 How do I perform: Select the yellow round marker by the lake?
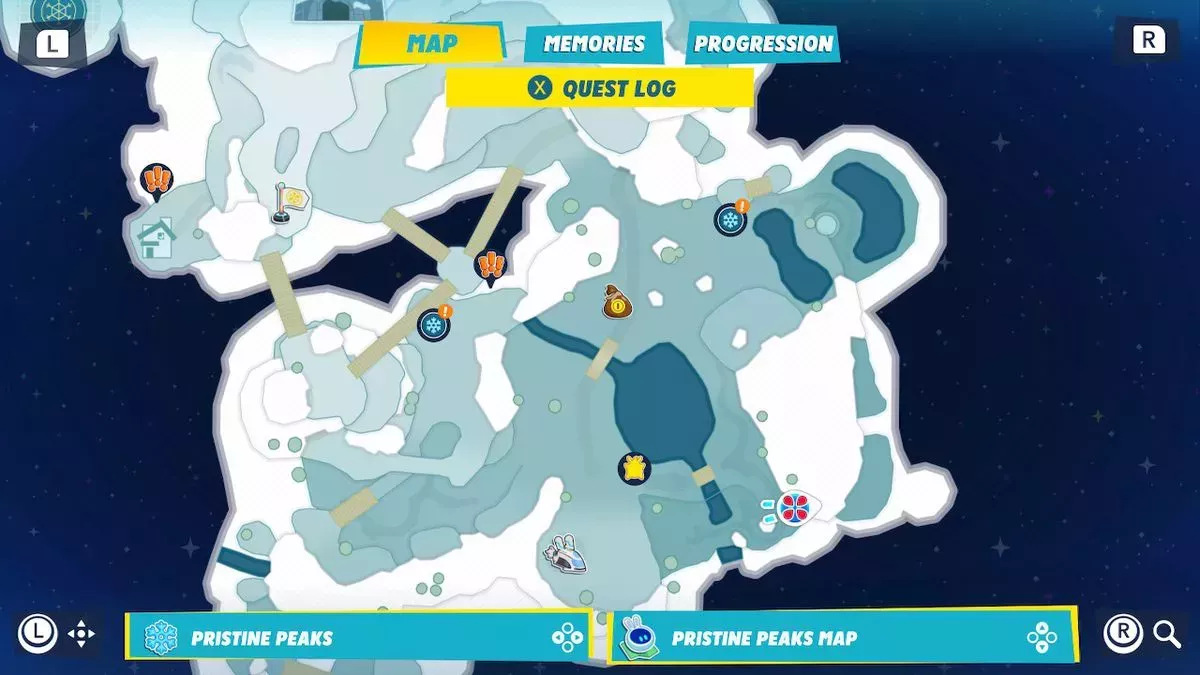coord(634,467)
